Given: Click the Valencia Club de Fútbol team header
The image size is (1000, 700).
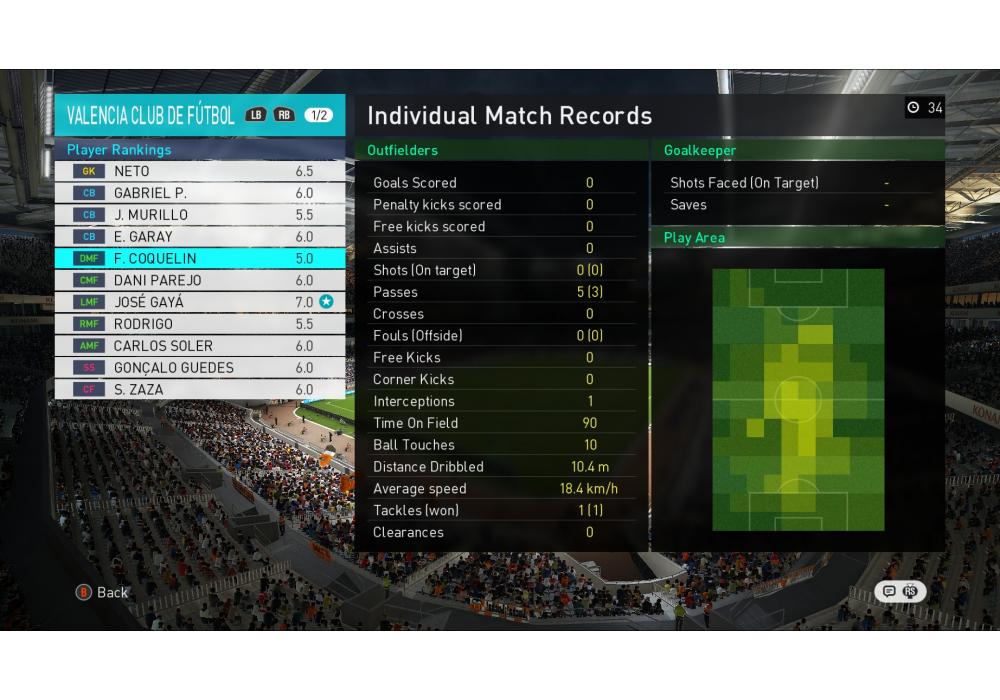Looking at the screenshot, I should tap(150, 115).
